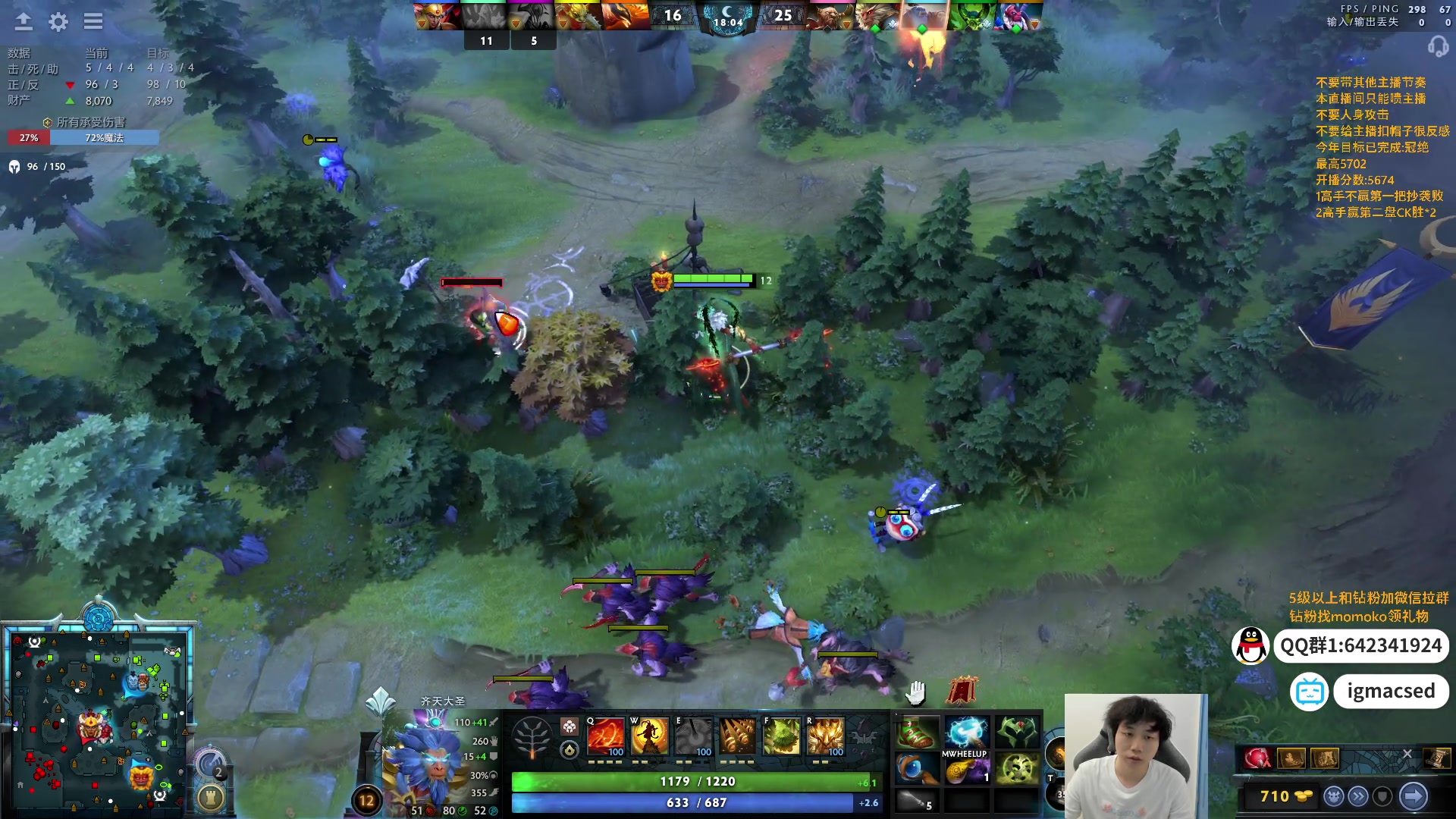1456x819 pixels.
Task: Click the upload arrow icon
Action: click(x=24, y=21)
